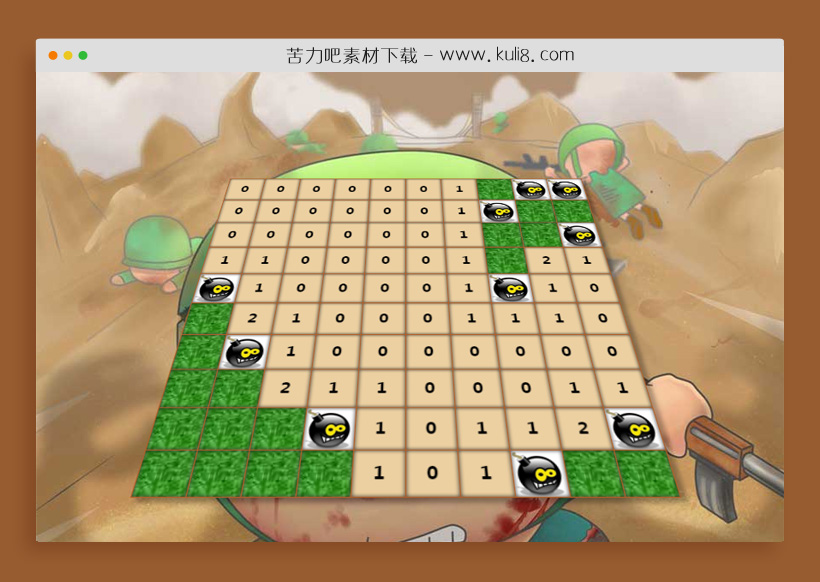This screenshot has height=582, width=820.
Task: Close the window with the red button
Action: (x=53, y=55)
